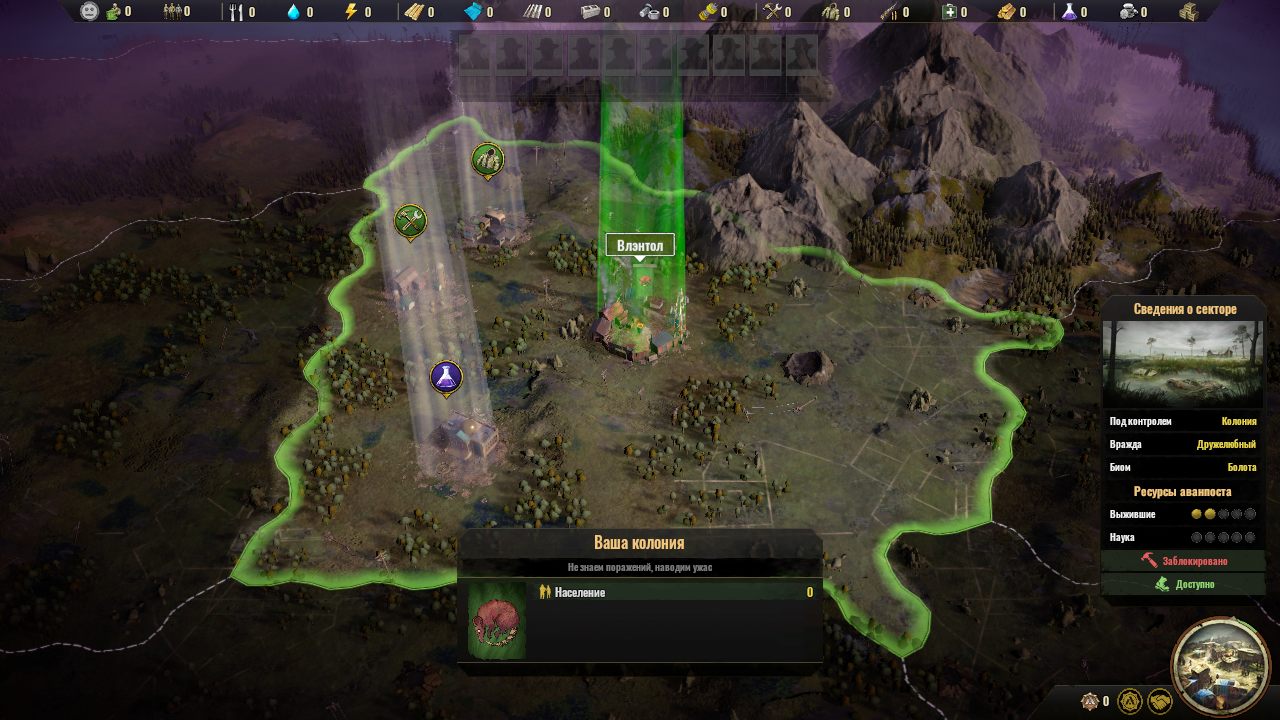
Task: Select the Влэнтол colony label
Action: (640, 245)
